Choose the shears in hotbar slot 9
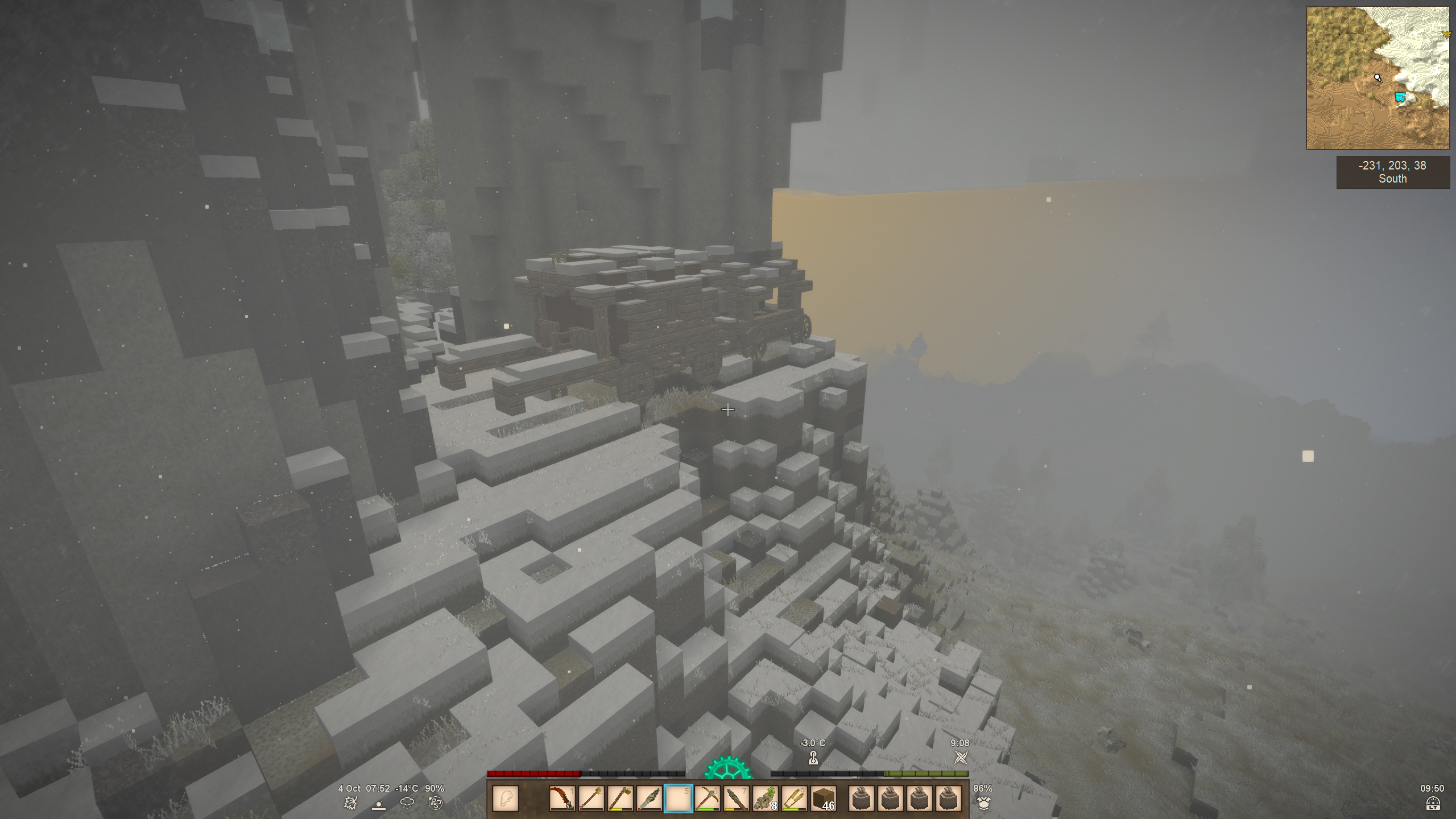The width and height of the screenshot is (1456, 819). point(794,799)
